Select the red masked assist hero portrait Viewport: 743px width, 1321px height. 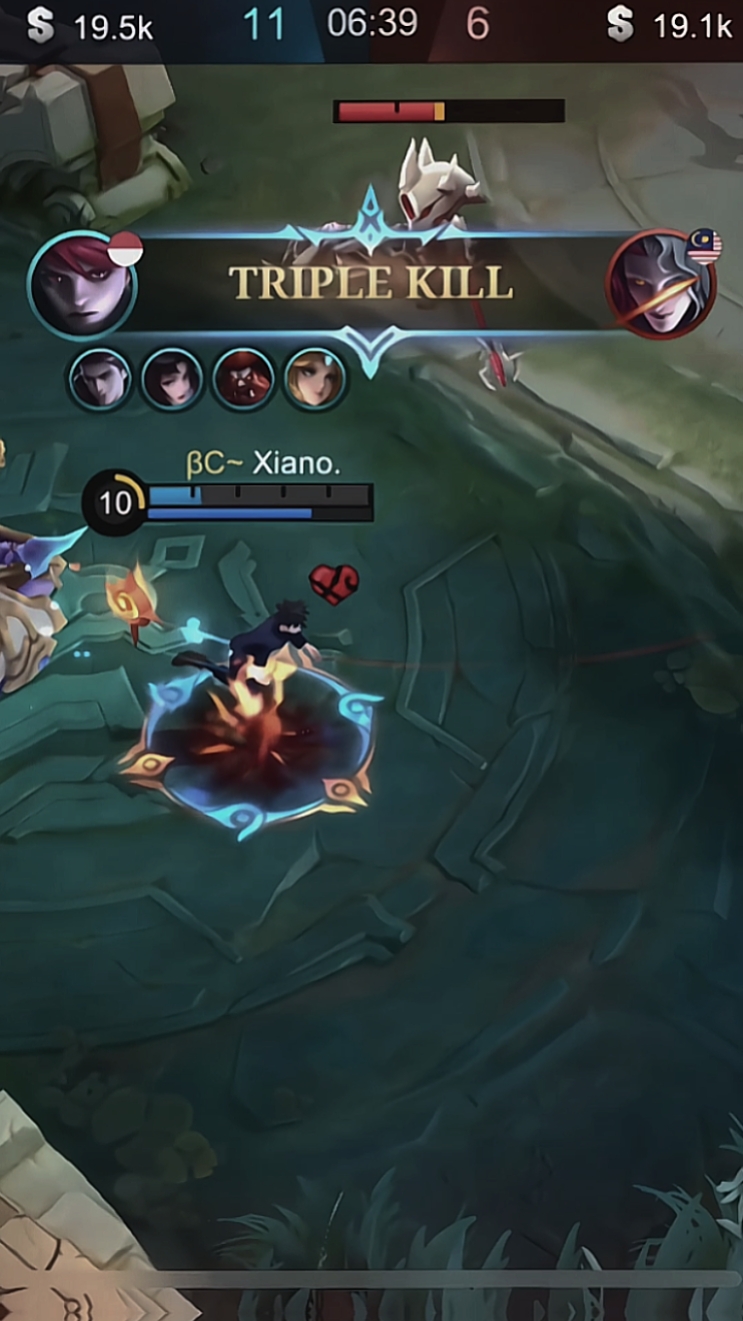coord(243,379)
